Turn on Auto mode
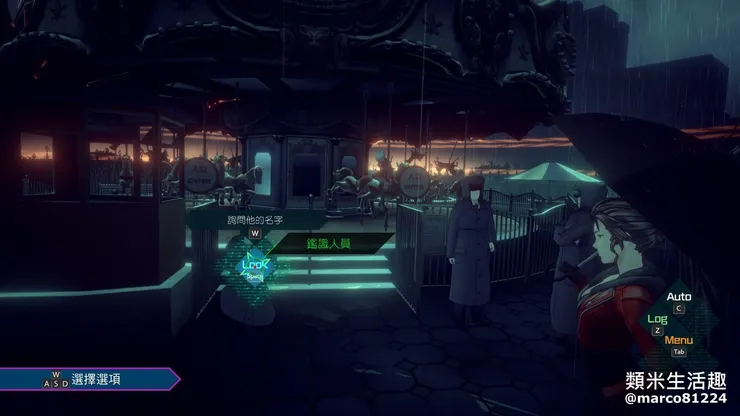The height and width of the screenshot is (416, 740). point(679,297)
